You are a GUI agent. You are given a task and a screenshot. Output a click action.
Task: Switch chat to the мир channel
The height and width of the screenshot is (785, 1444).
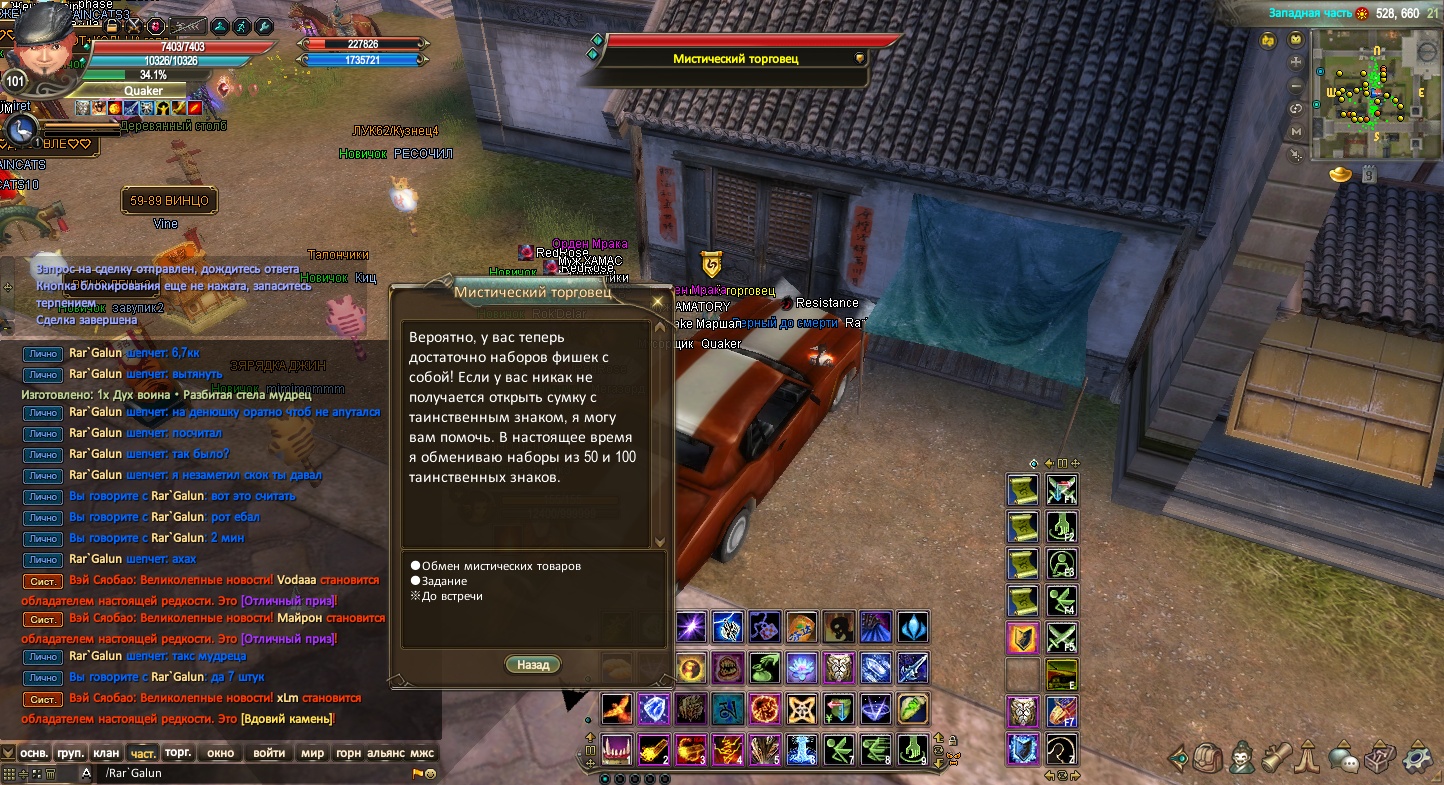click(x=312, y=752)
